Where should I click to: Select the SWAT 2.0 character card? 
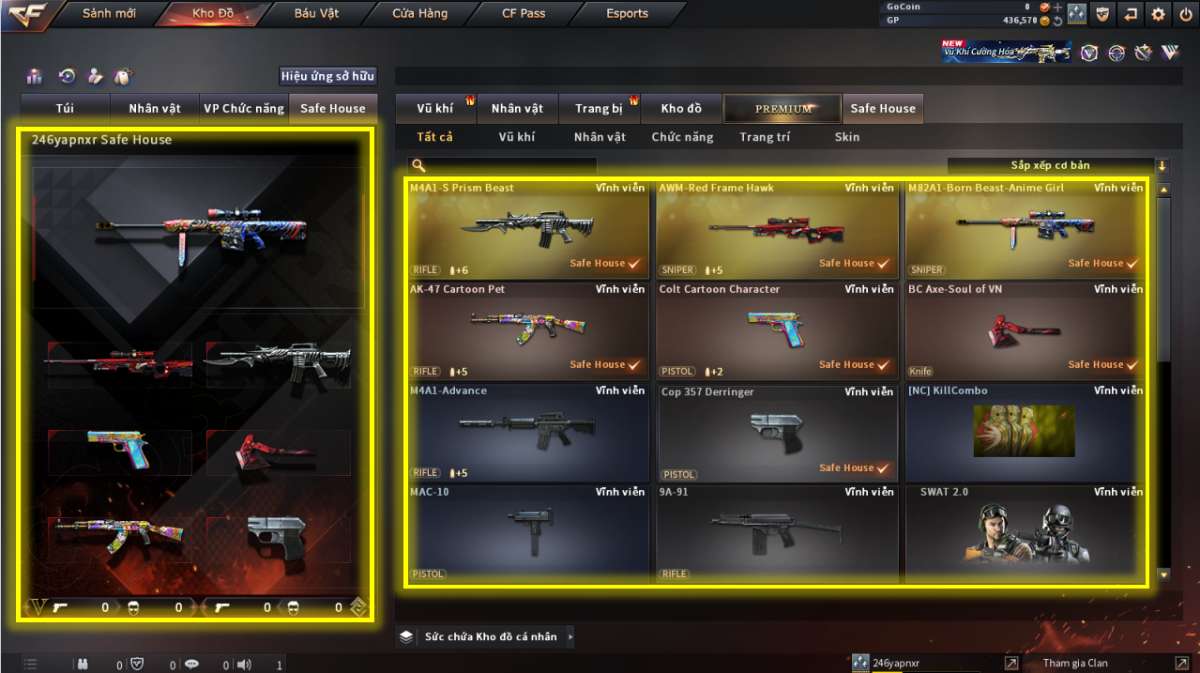coord(1025,533)
